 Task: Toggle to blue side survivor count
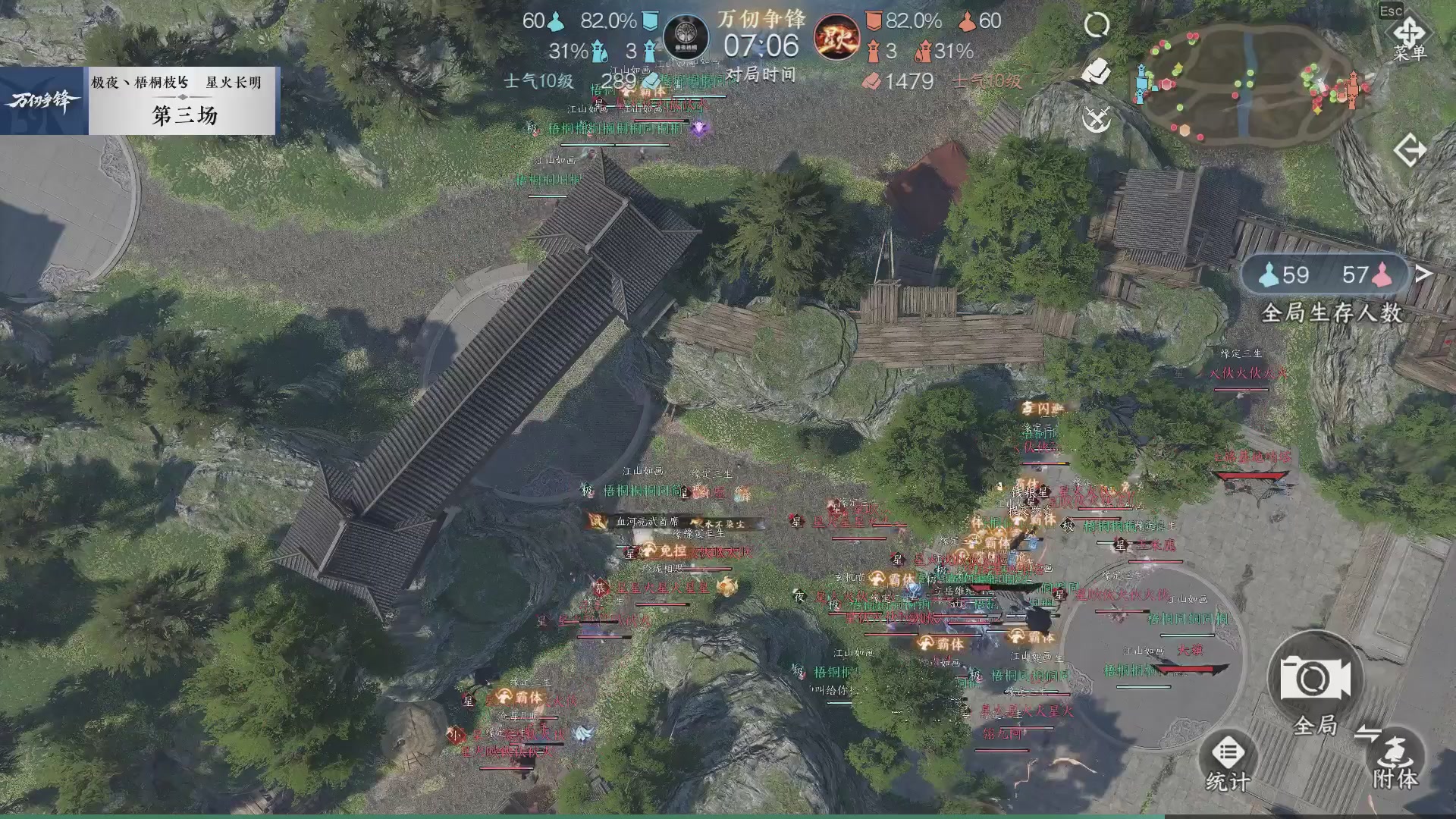pos(1288,275)
